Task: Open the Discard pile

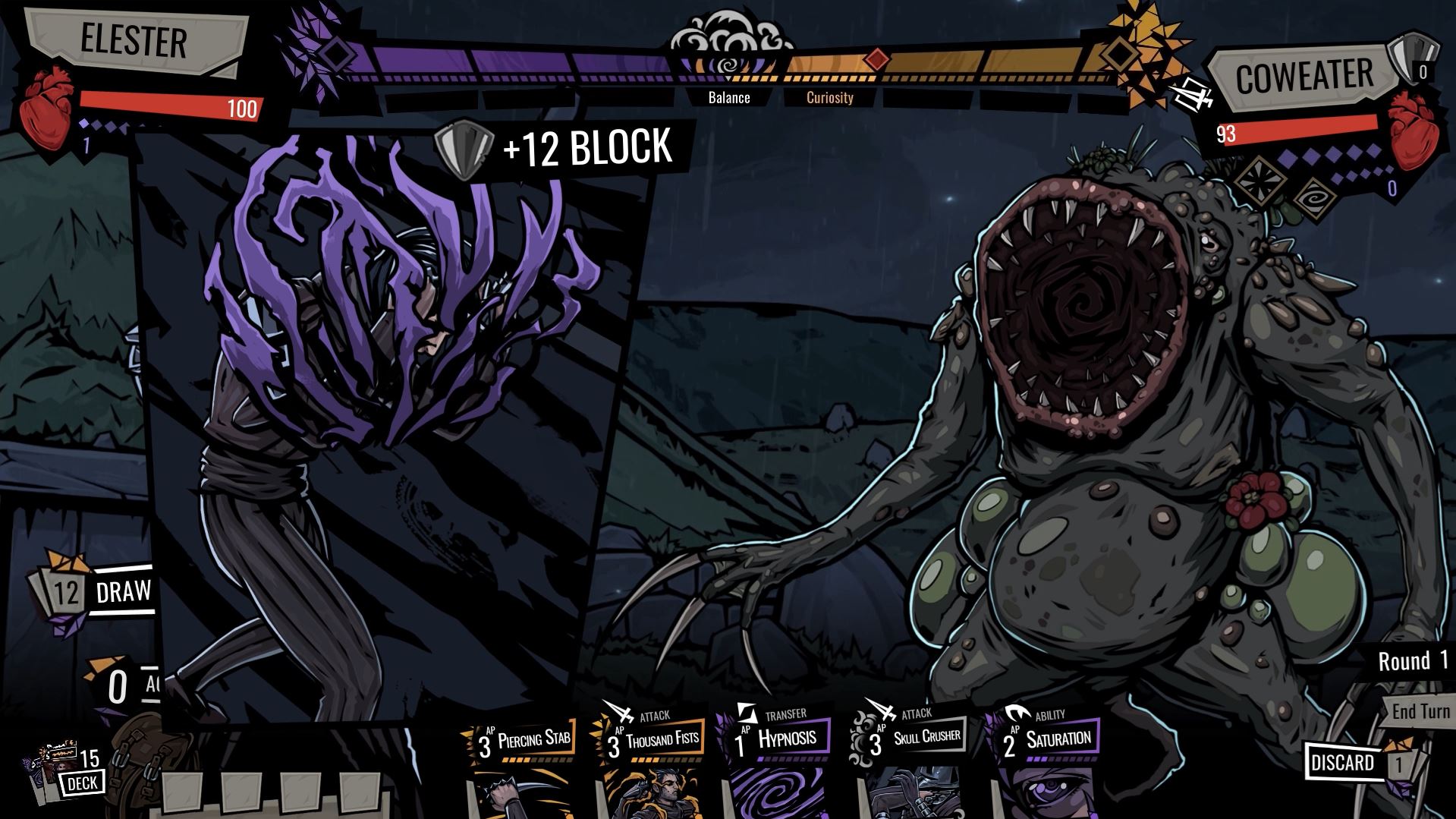Action: coord(1344,763)
